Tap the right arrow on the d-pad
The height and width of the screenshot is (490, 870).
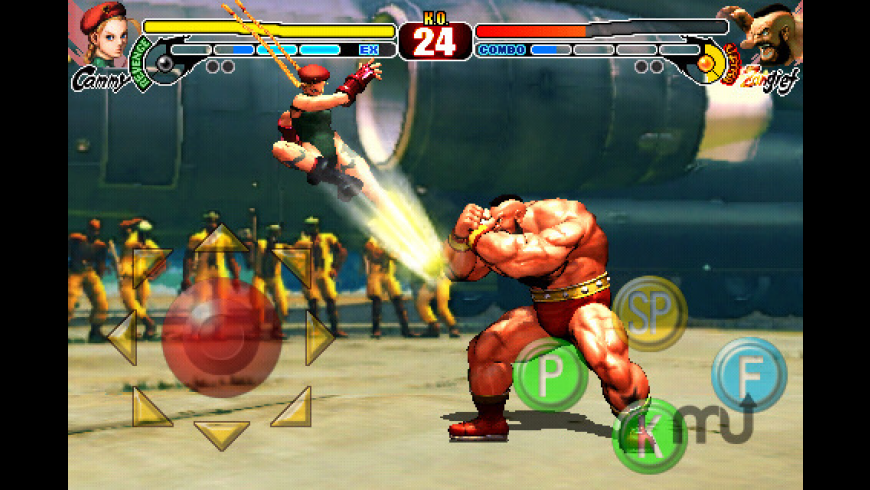click(x=318, y=338)
